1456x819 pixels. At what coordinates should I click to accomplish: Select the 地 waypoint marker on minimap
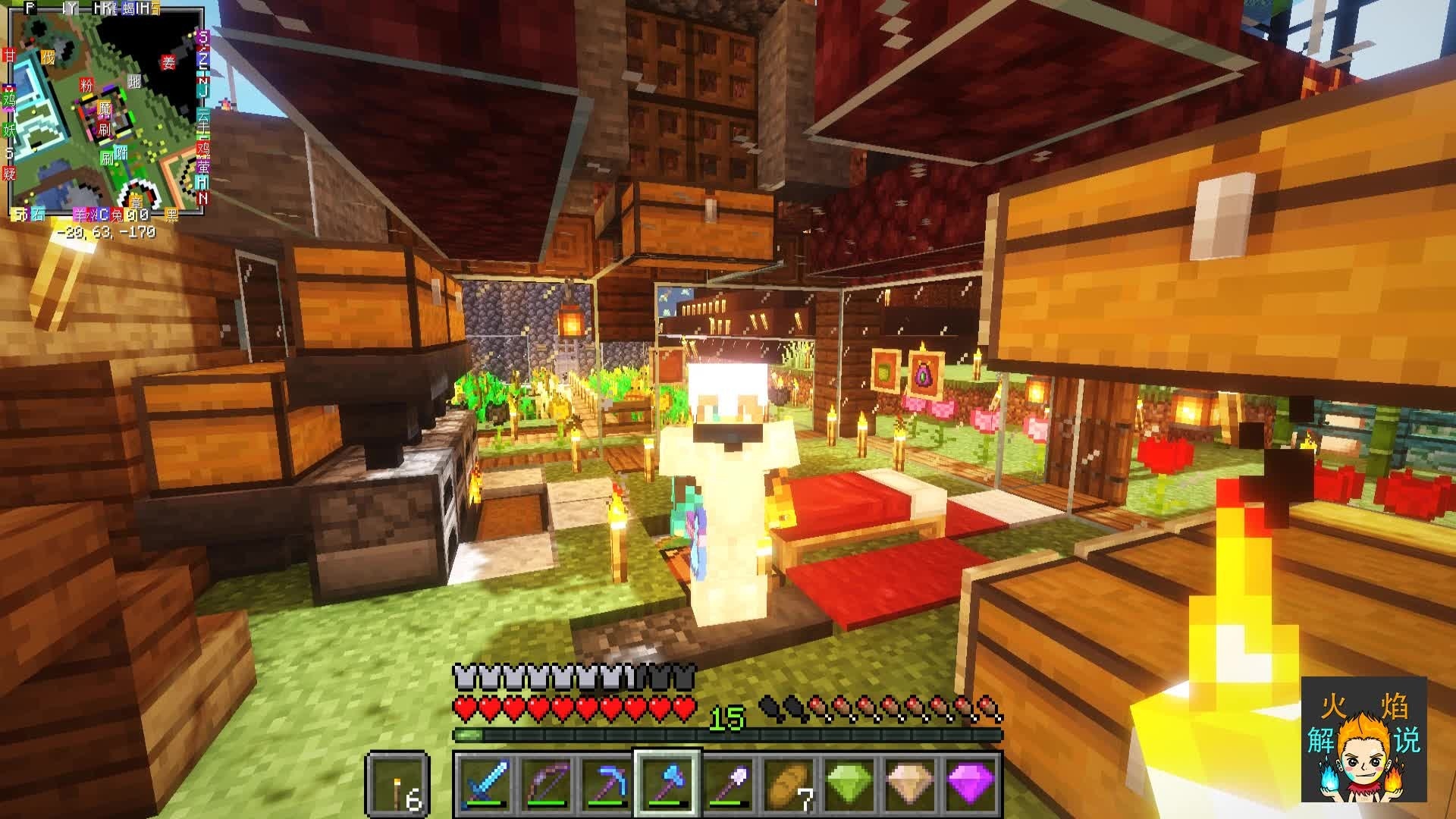(x=134, y=82)
